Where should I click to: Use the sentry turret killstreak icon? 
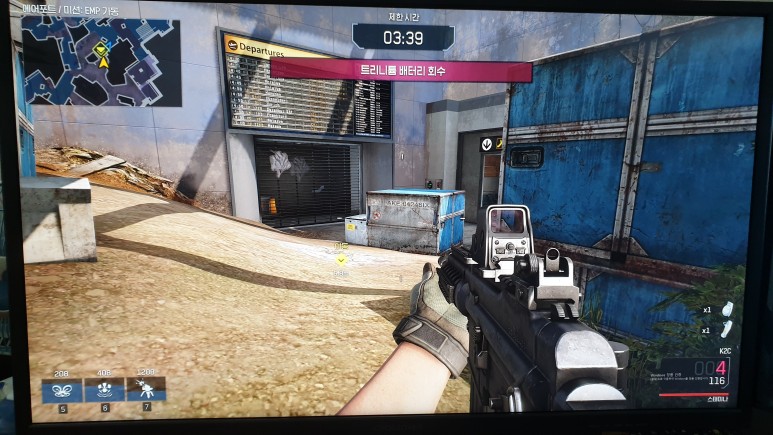146,389
